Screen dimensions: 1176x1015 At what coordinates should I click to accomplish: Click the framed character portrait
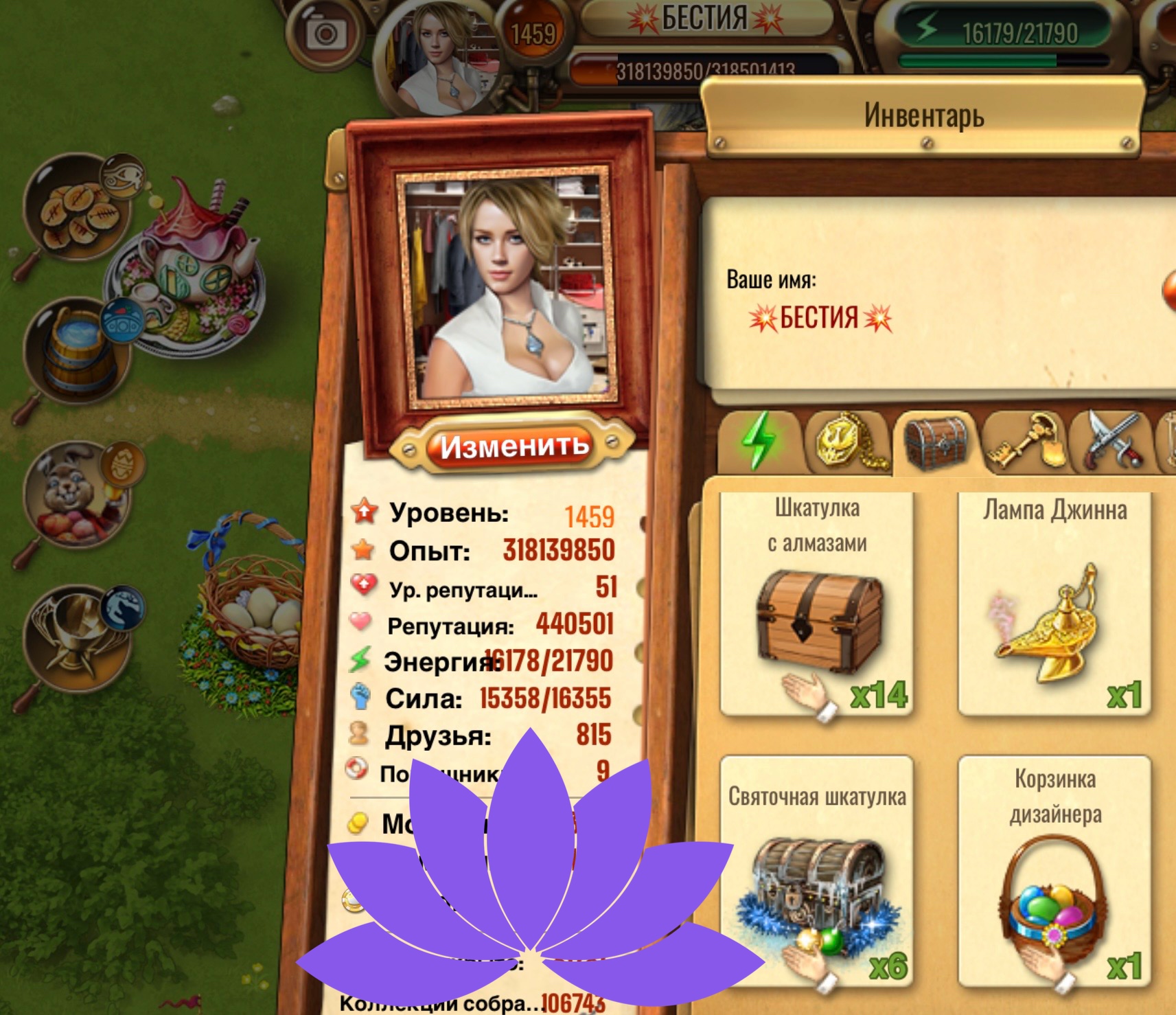(506, 287)
